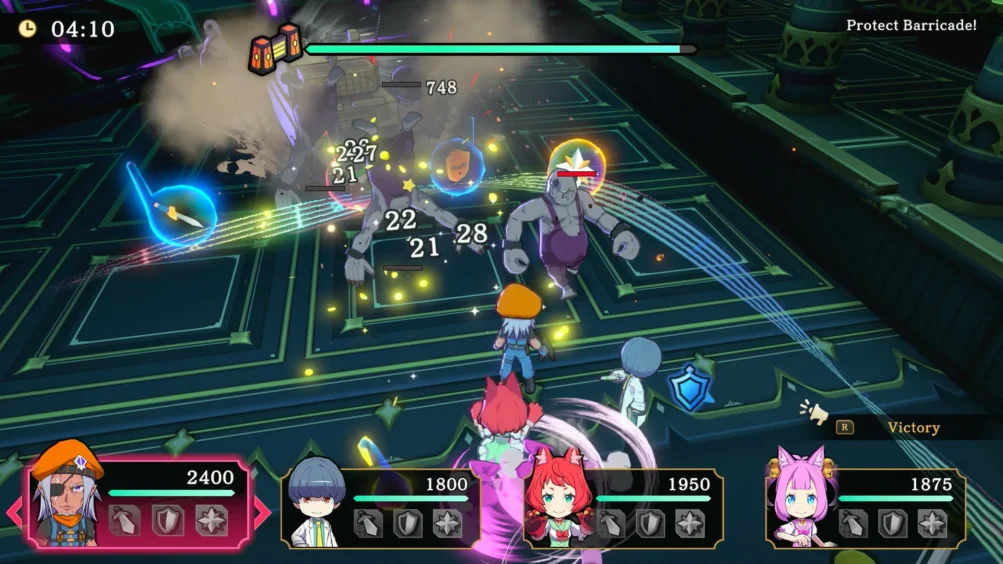Activate the shield skill on the 1800 HP panel
The height and width of the screenshot is (564, 1003).
(407, 523)
